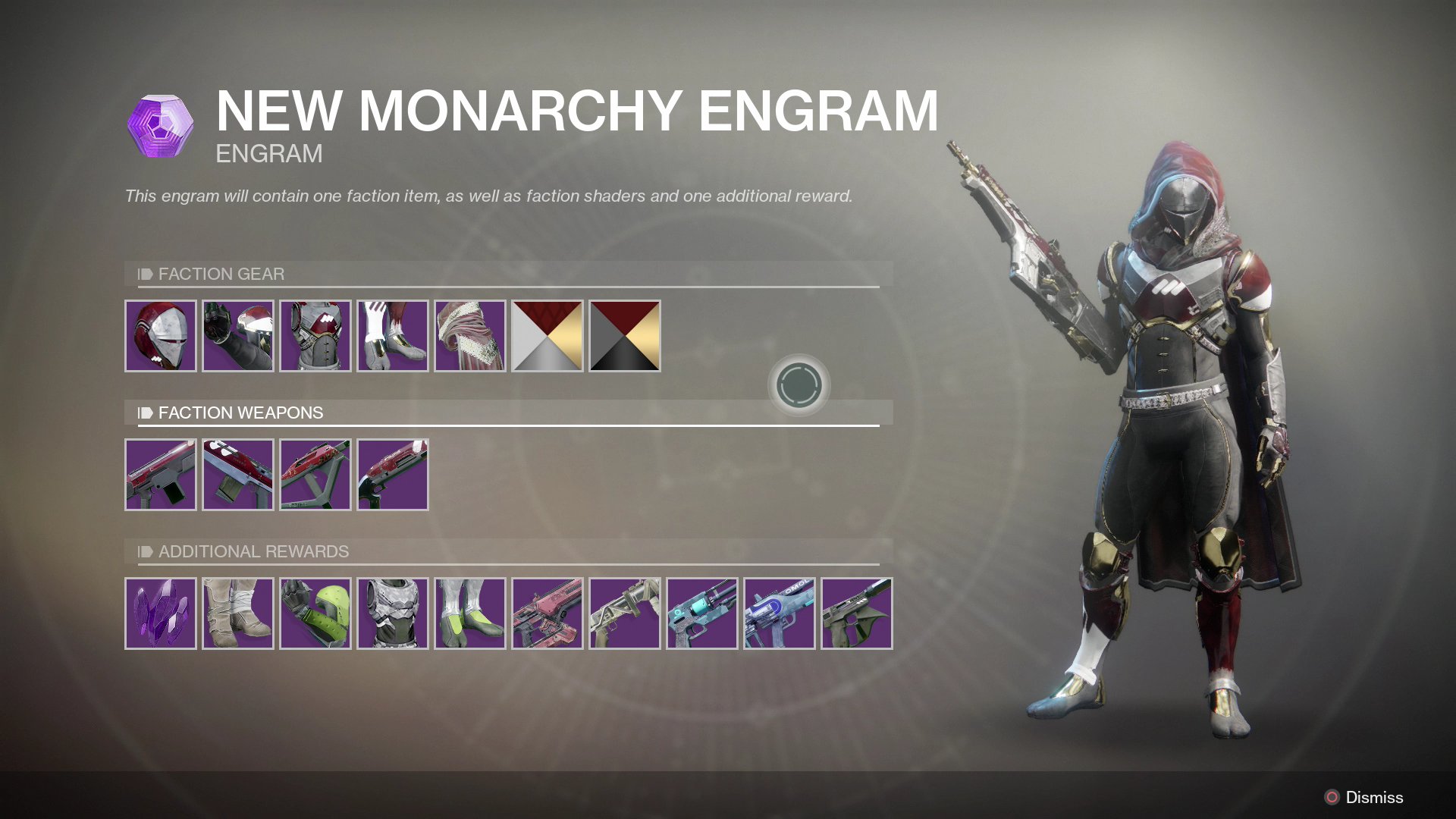Click the Dismiss button
This screenshot has width=1456, height=819.
click(1373, 797)
